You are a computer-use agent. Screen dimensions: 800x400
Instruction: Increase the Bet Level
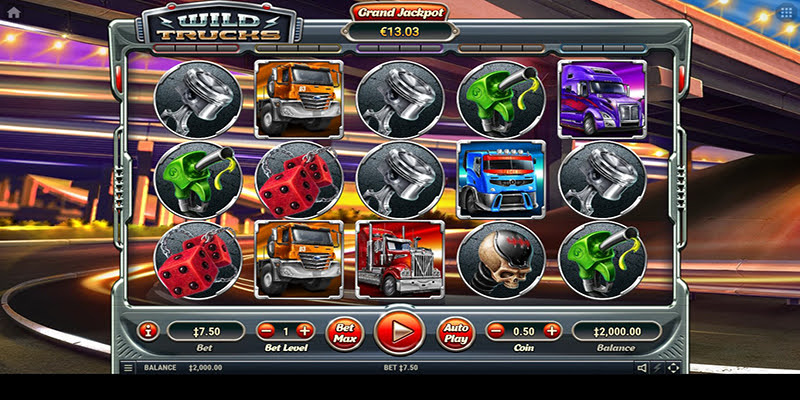(305, 330)
